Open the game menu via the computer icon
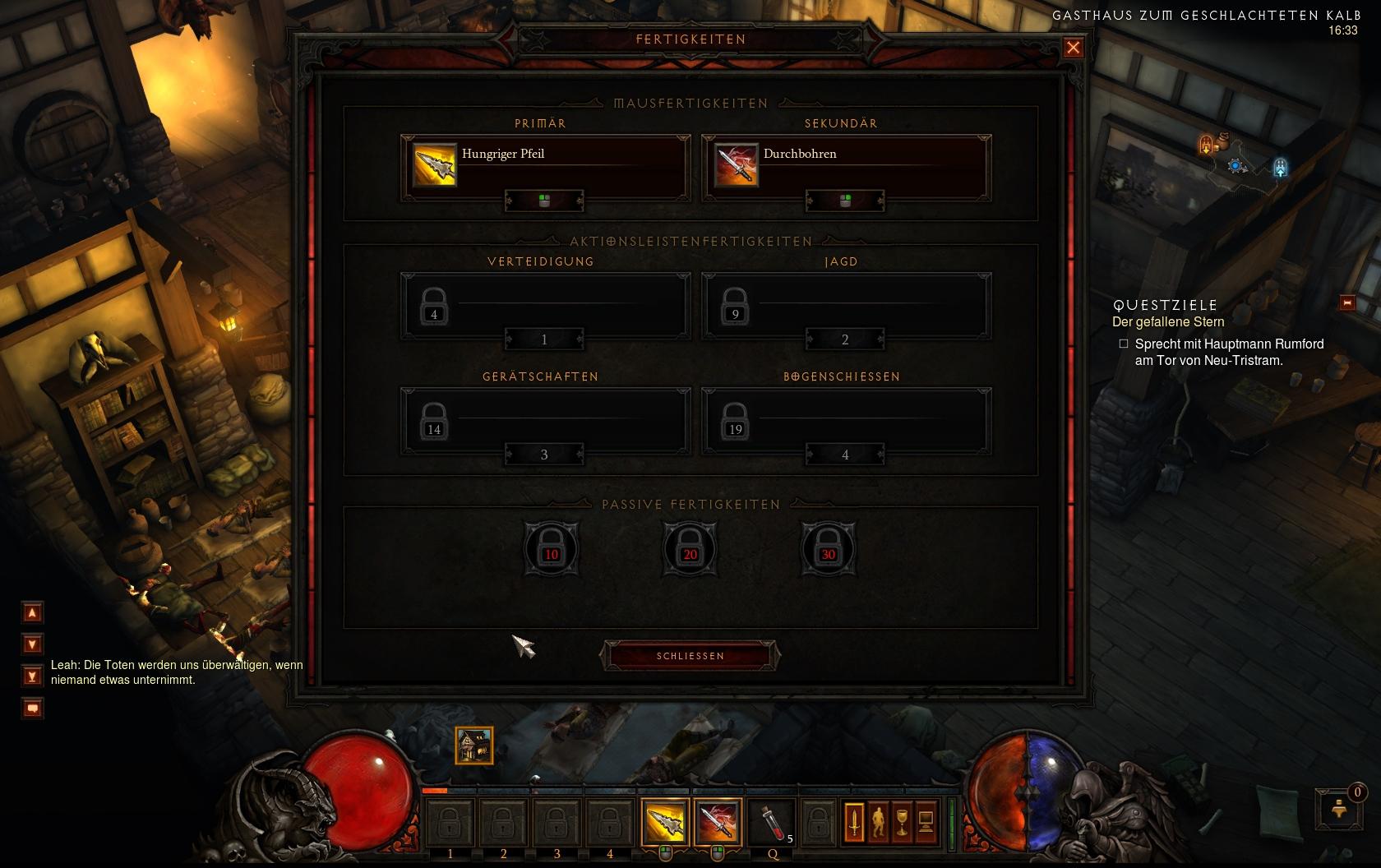This screenshot has height=868, width=1381. 926,821
